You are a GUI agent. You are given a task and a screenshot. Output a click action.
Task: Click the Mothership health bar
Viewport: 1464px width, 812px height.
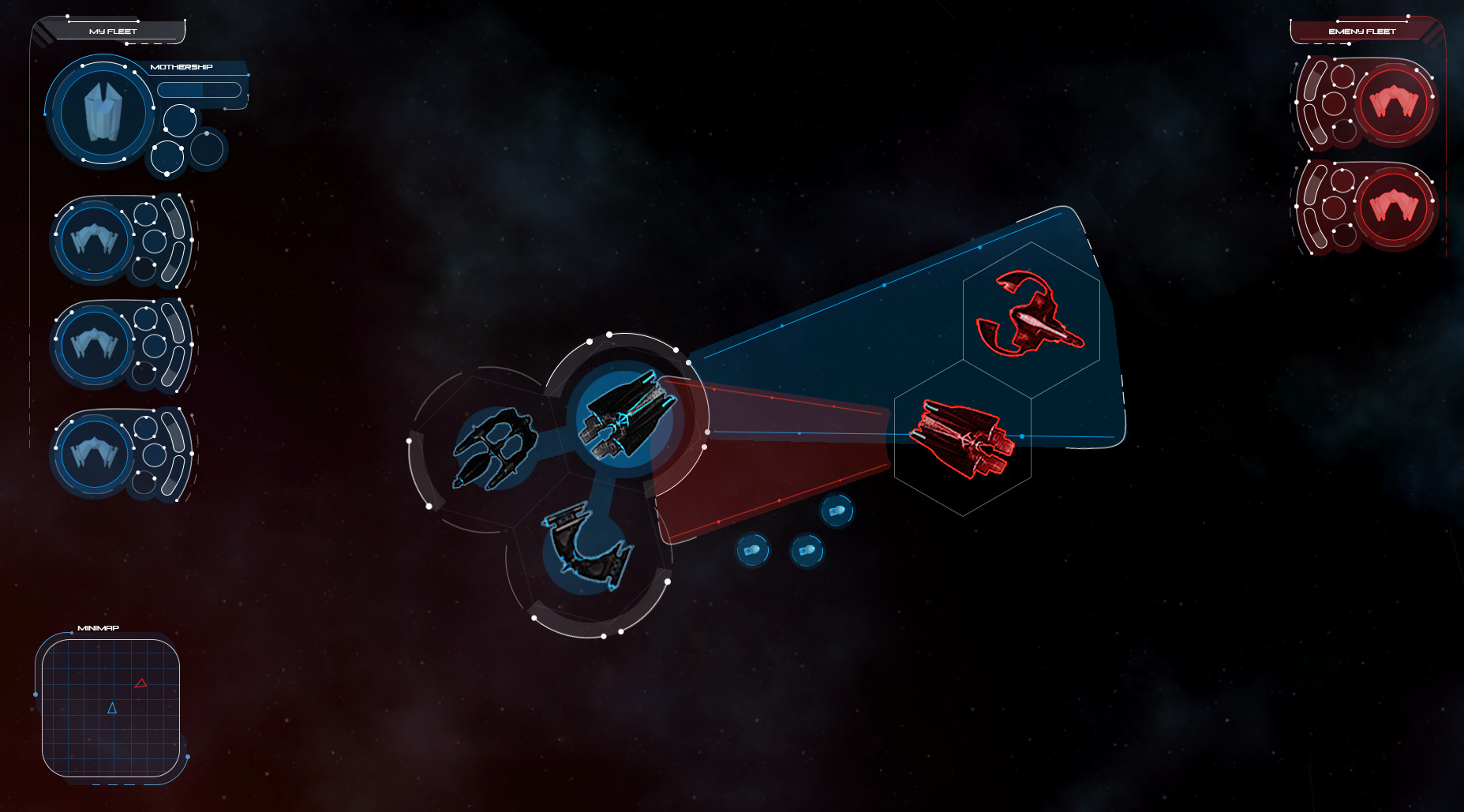point(199,89)
